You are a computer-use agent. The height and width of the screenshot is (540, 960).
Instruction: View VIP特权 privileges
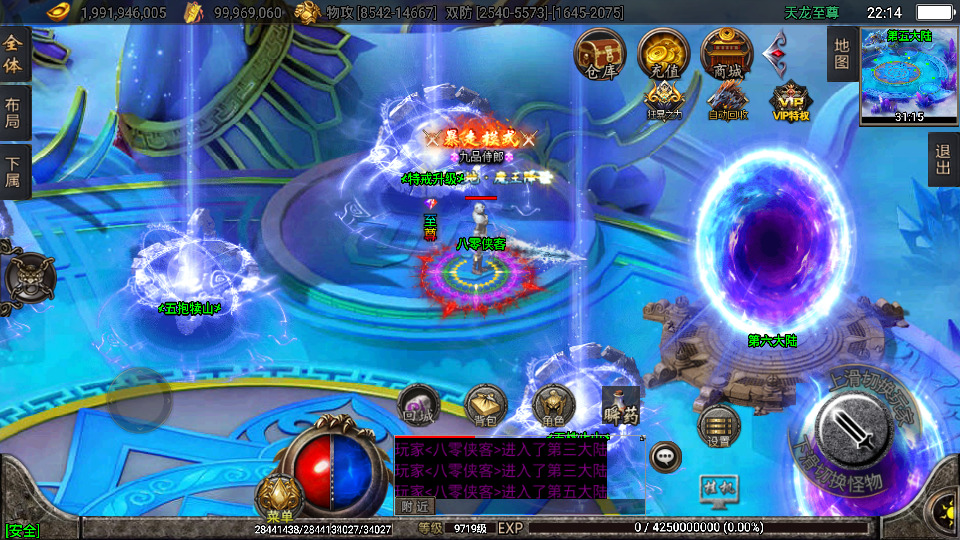(790, 101)
